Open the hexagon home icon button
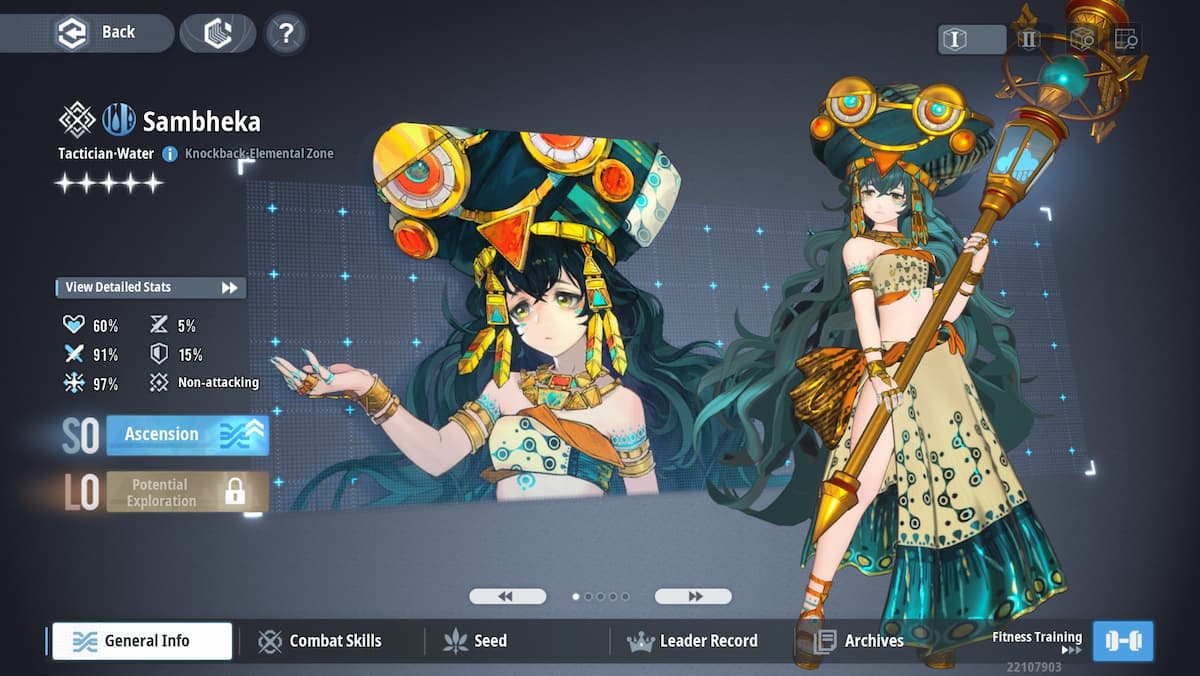This screenshot has width=1200, height=676. pos(218,33)
